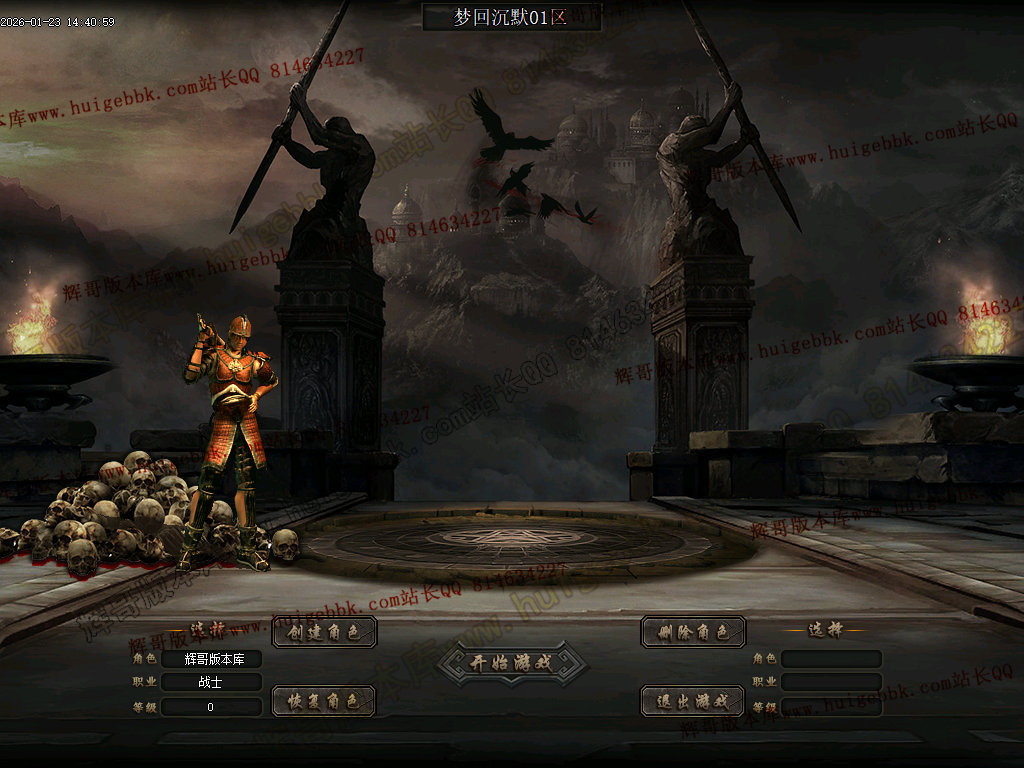Start the game with 开始游戏

pos(512,662)
